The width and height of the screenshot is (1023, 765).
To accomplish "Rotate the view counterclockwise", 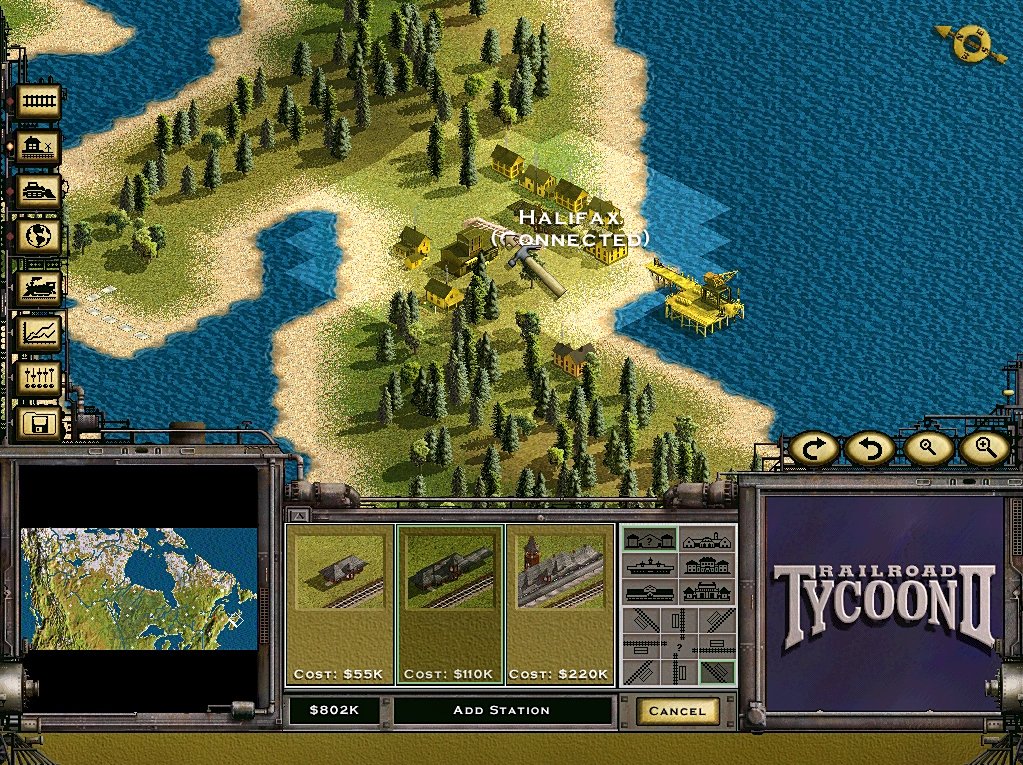I will (869, 449).
